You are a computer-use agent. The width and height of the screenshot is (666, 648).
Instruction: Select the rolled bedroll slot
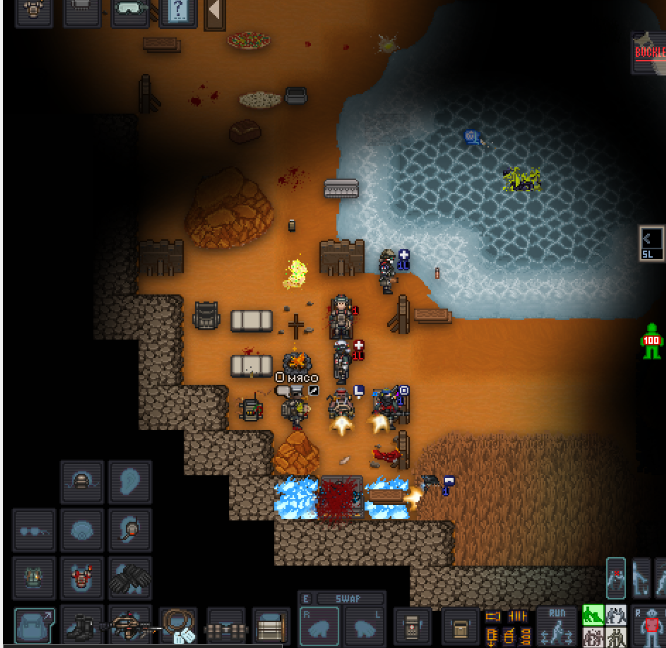click(x=271, y=626)
